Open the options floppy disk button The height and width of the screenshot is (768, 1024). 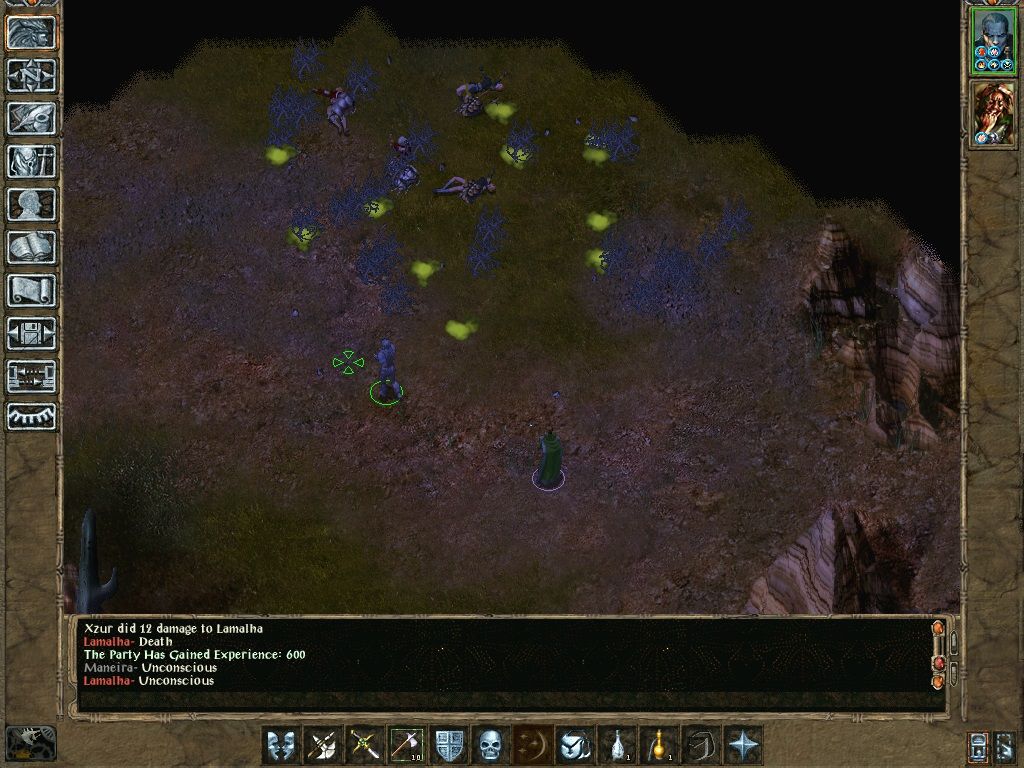[32, 333]
